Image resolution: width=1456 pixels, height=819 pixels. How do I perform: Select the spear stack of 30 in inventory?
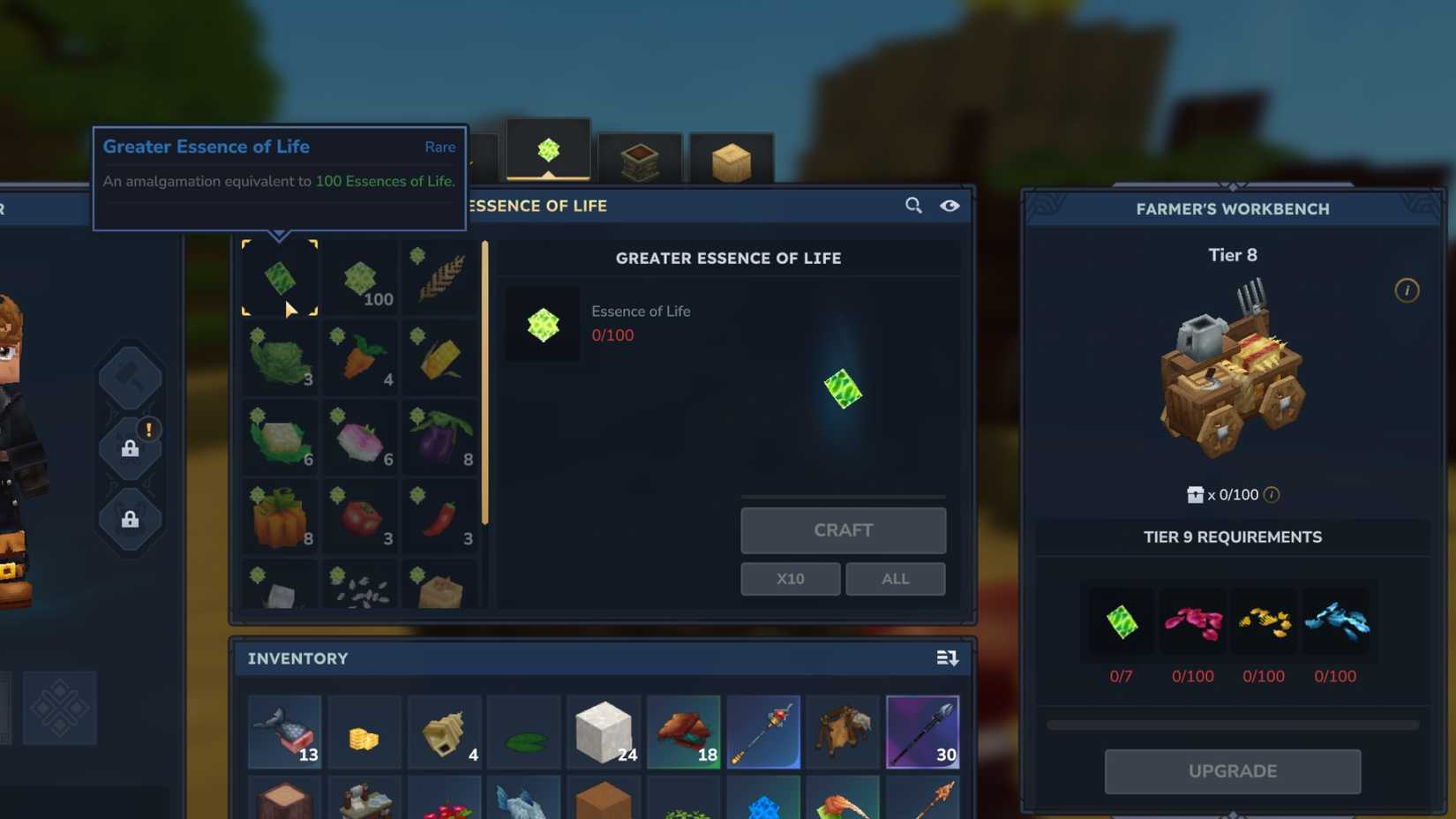point(922,732)
